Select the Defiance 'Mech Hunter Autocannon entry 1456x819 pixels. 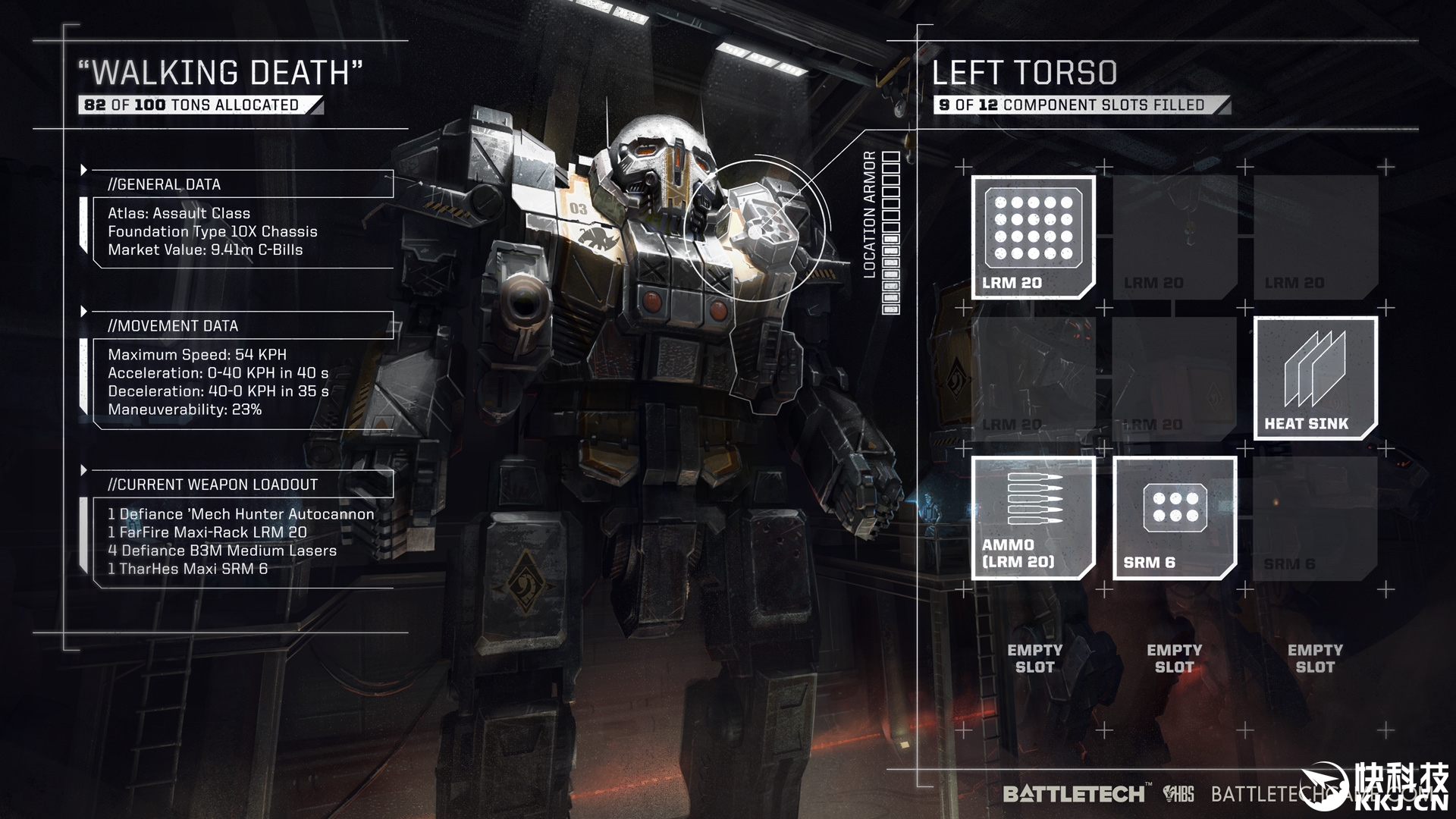pos(241,514)
